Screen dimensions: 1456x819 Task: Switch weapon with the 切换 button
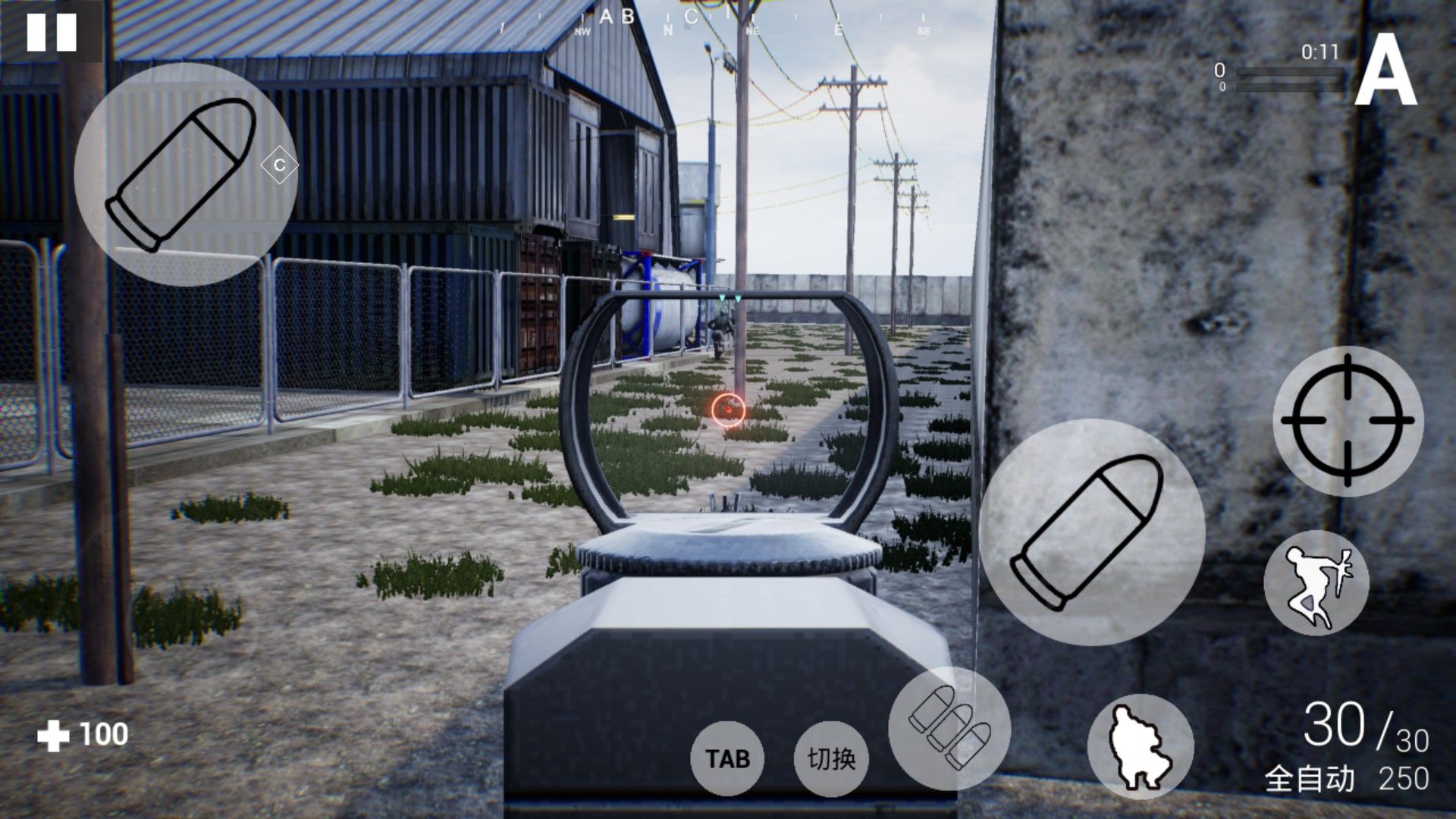pyautogui.click(x=831, y=758)
